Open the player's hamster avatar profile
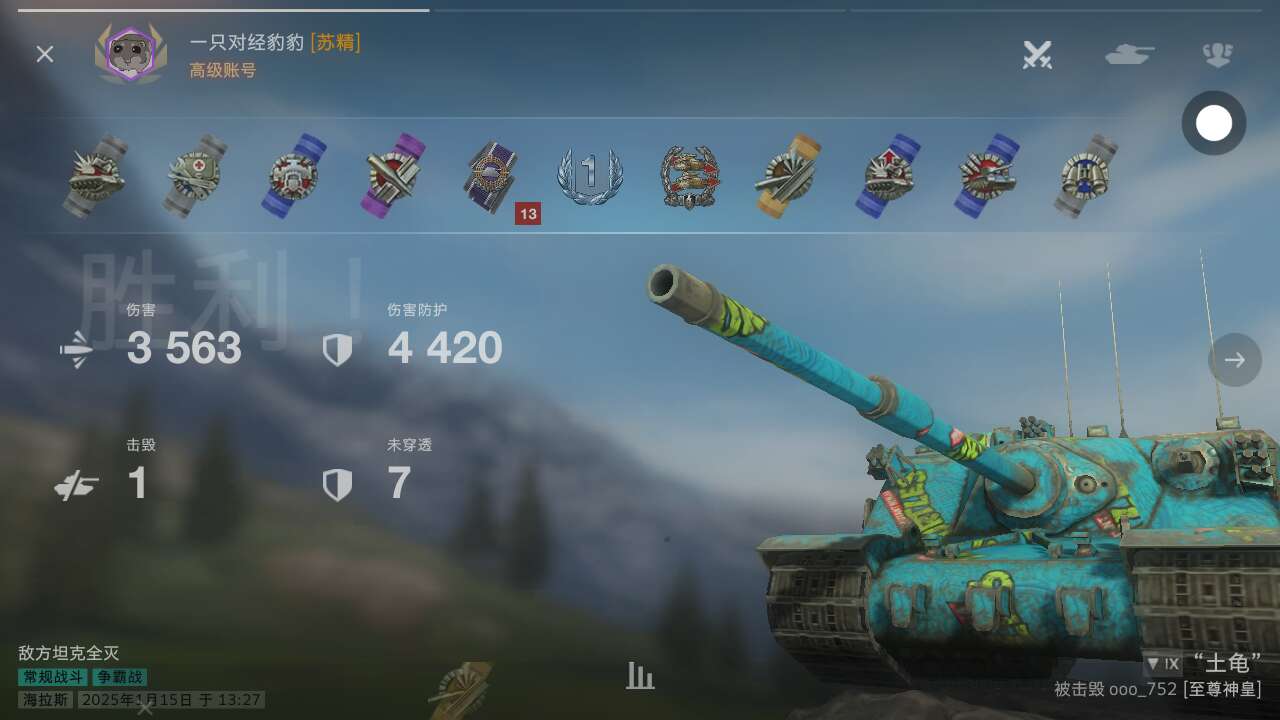This screenshot has width=1280, height=720. pyautogui.click(x=130, y=53)
